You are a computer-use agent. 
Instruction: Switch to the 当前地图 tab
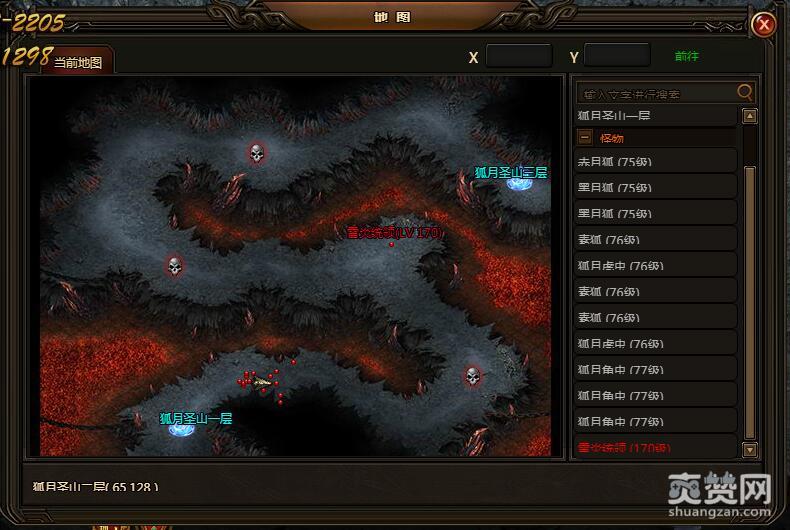(x=78, y=62)
